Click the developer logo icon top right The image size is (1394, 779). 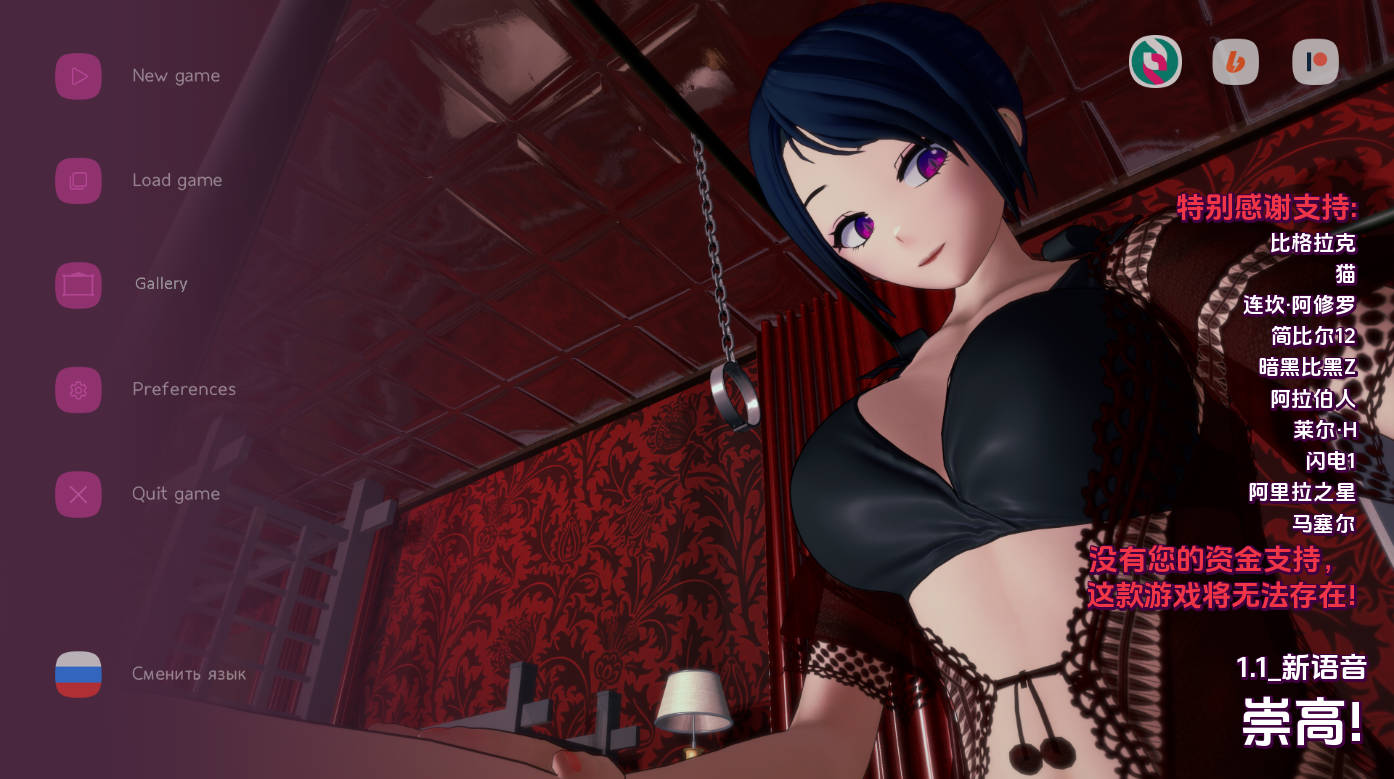point(1155,61)
